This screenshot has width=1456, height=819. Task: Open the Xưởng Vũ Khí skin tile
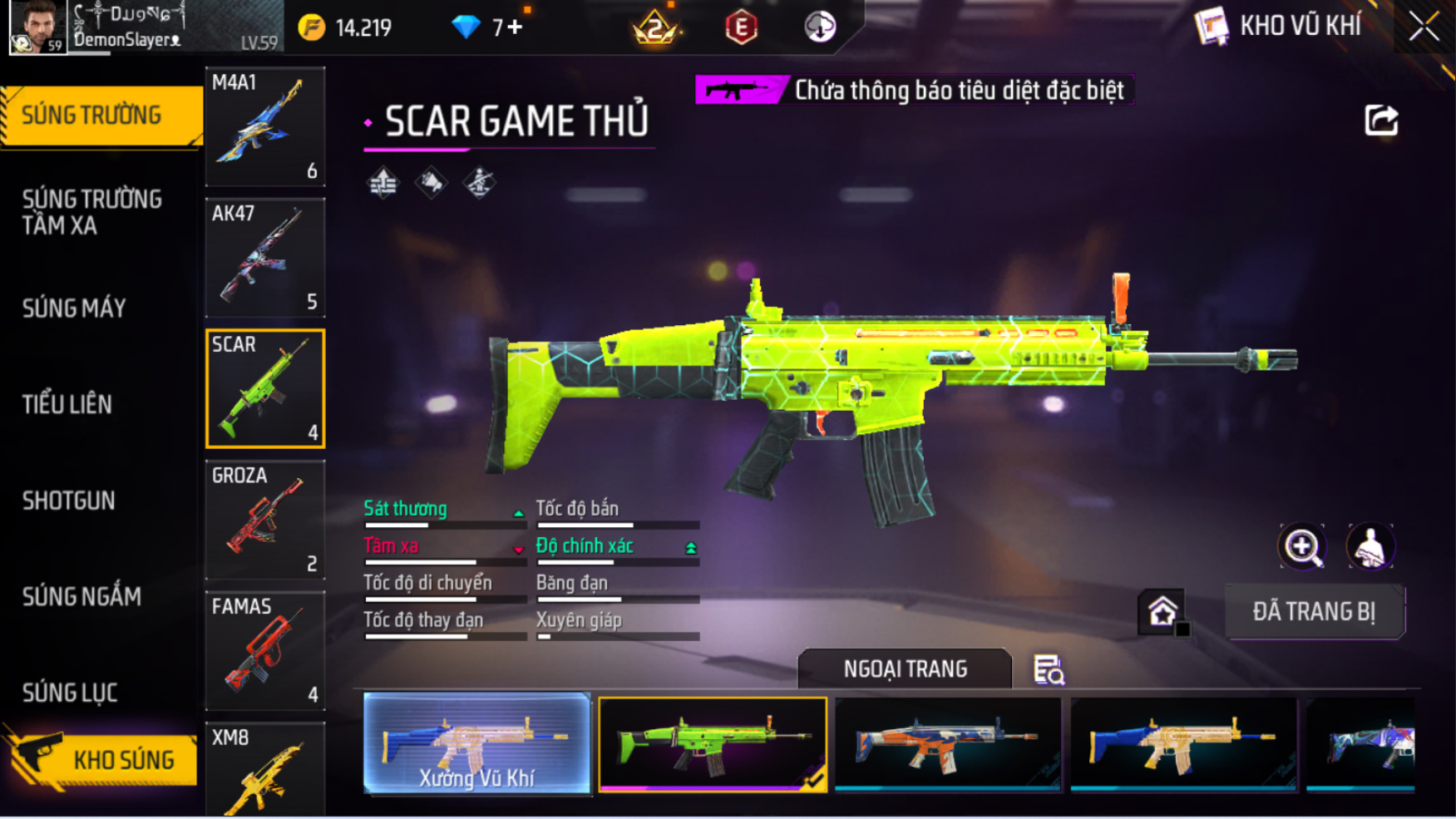(476, 744)
